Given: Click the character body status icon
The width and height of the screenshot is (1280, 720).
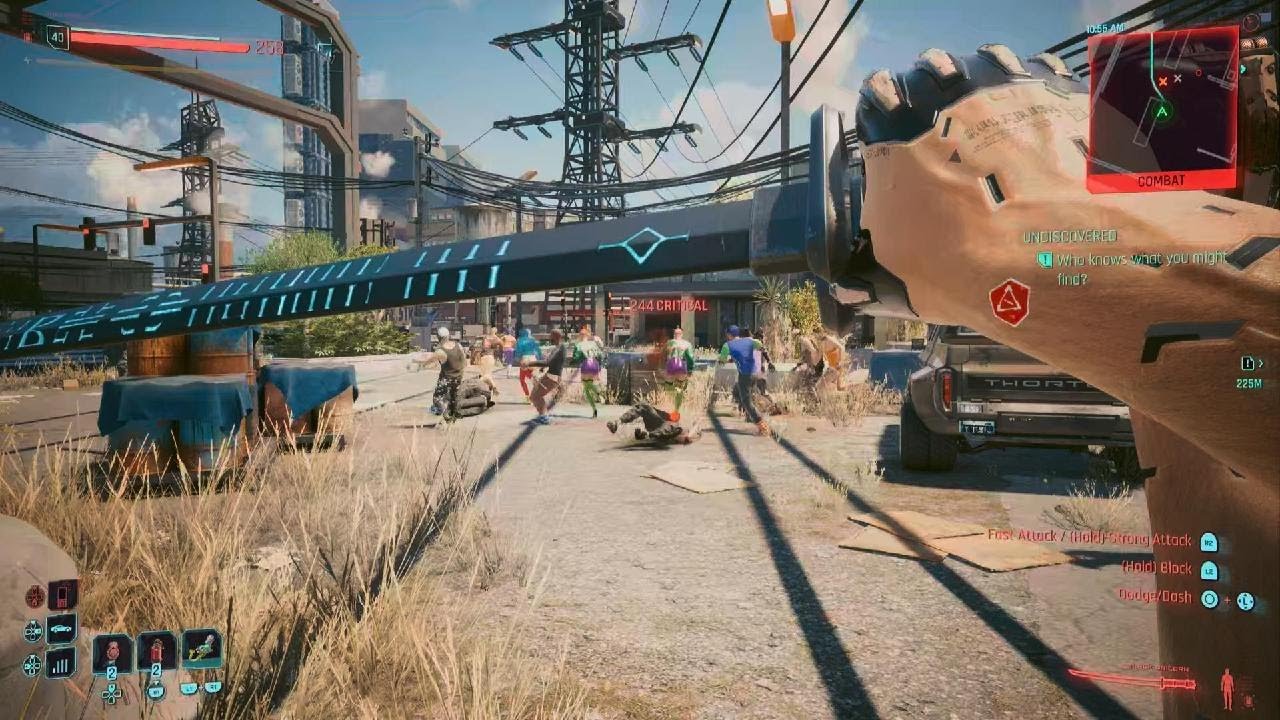Looking at the screenshot, I should click(x=1228, y=687).
